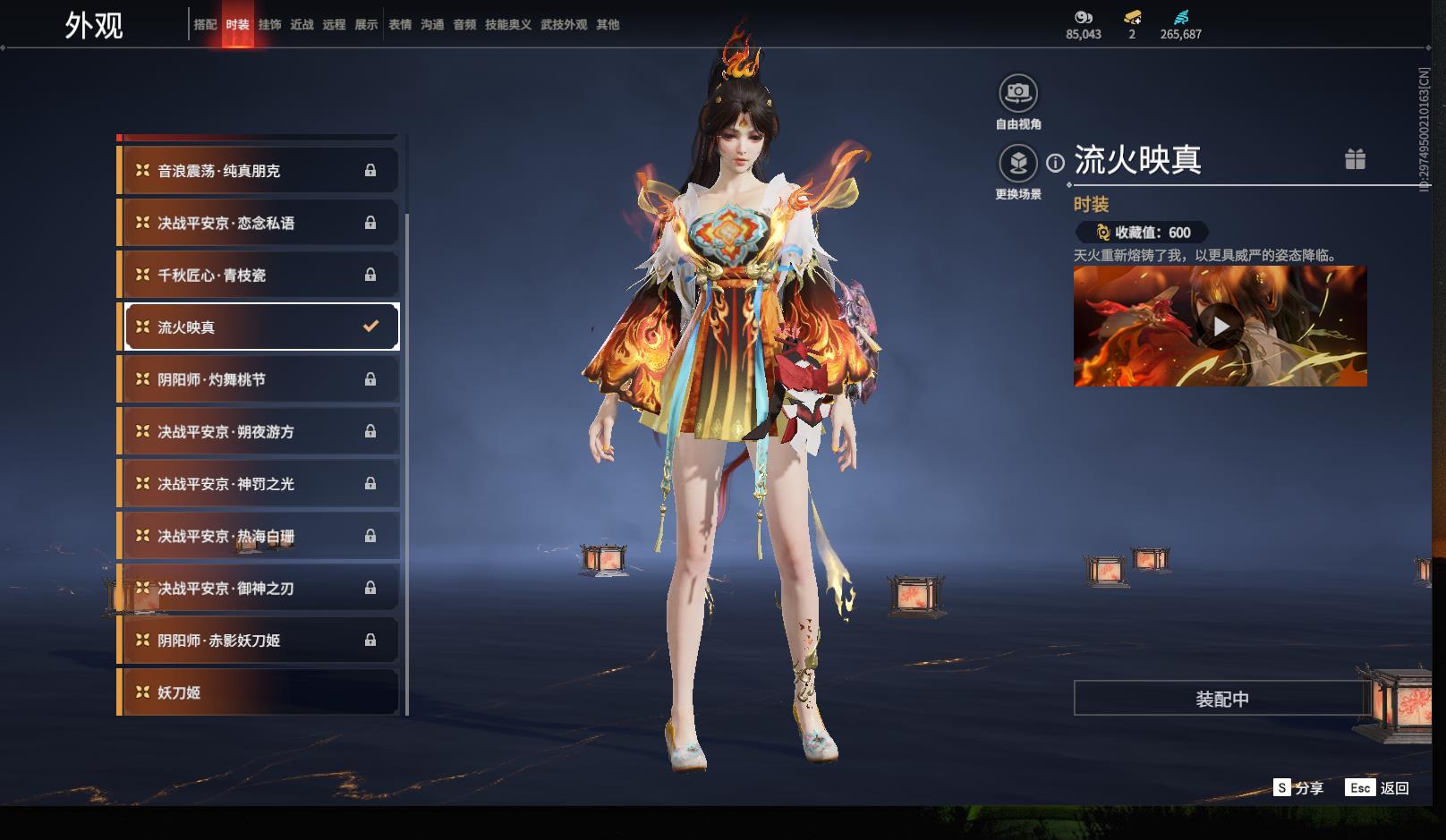
Task: Select the 妖刀姬 outfit row
Action: point(258,692)
